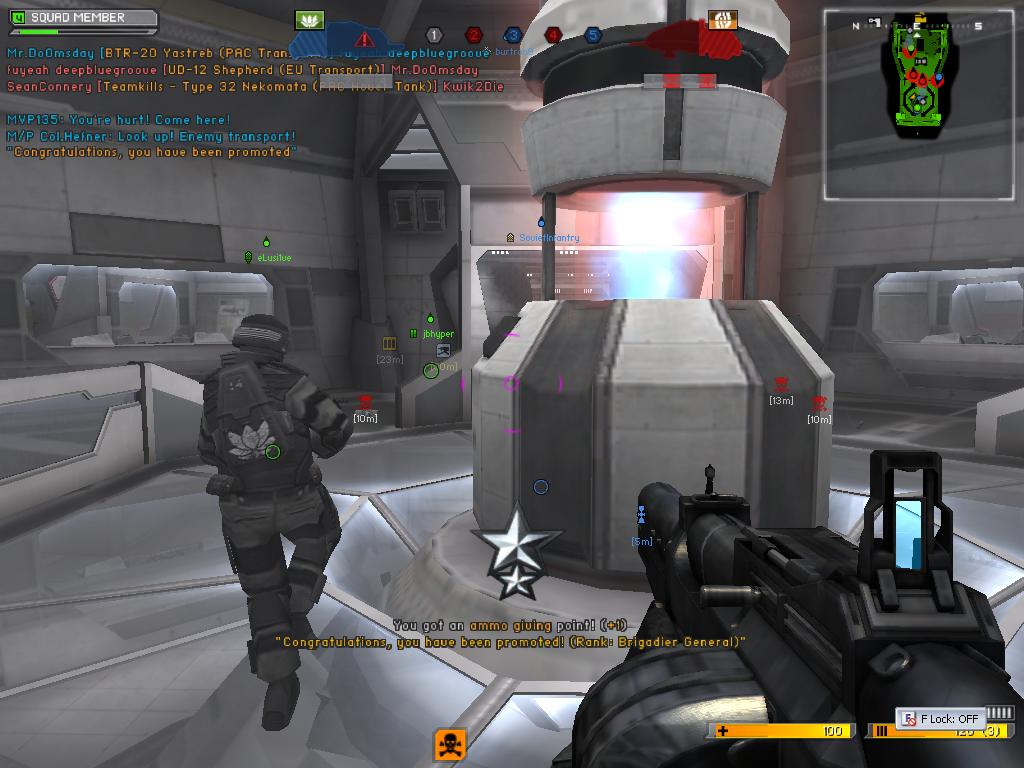Select red control point 4 marker
Viewport: 1024px width, 768px height.
[x=553, y=36]
